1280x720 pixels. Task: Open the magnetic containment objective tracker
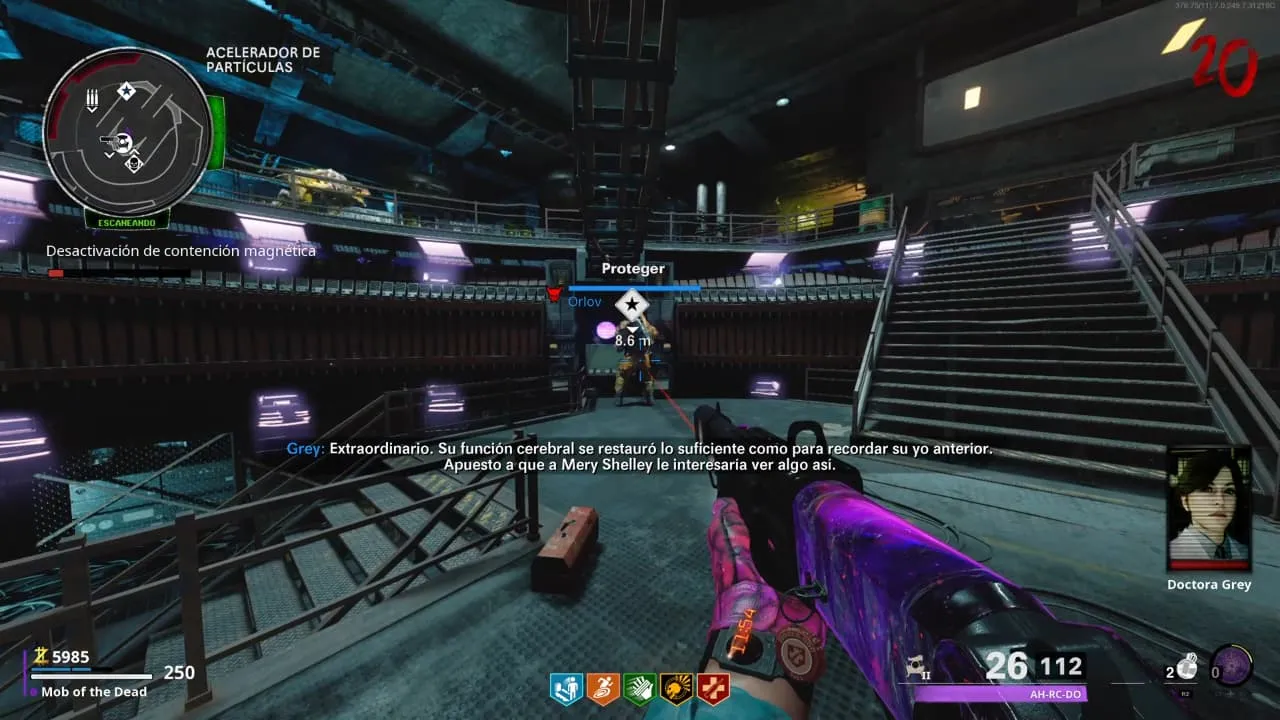(181, 252)
